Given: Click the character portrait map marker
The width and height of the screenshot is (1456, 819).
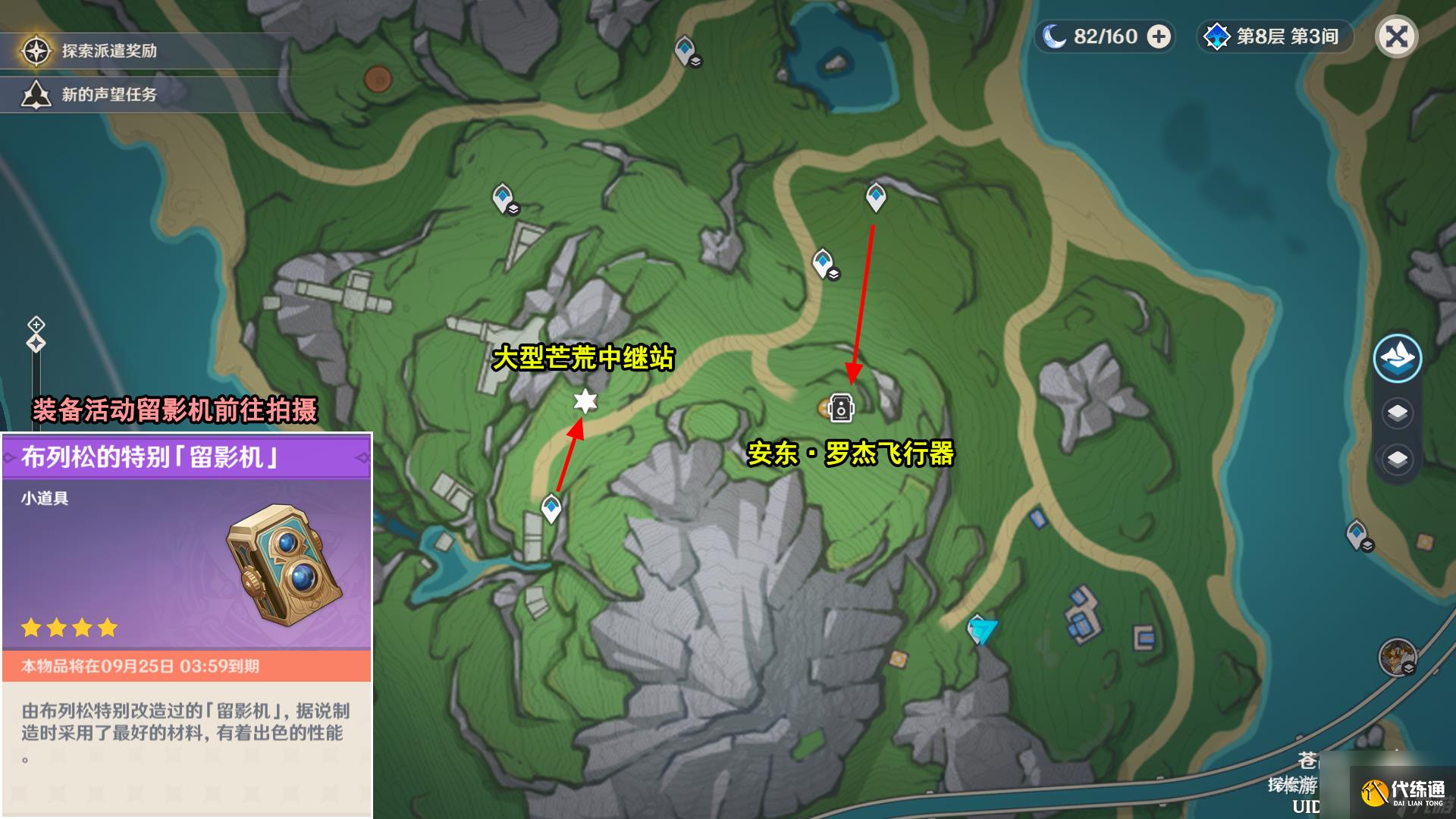Looking at the screenshot, I should [x=1397, y=657].
